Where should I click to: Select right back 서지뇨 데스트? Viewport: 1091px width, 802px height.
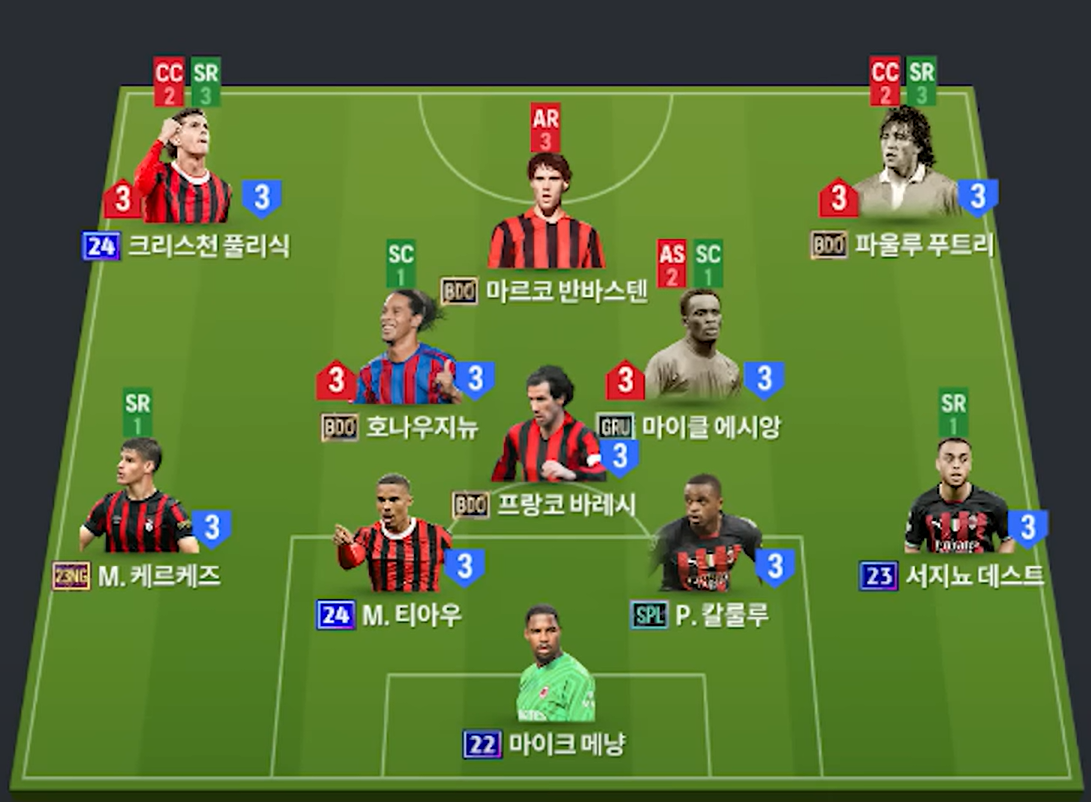tap(957, 505)
